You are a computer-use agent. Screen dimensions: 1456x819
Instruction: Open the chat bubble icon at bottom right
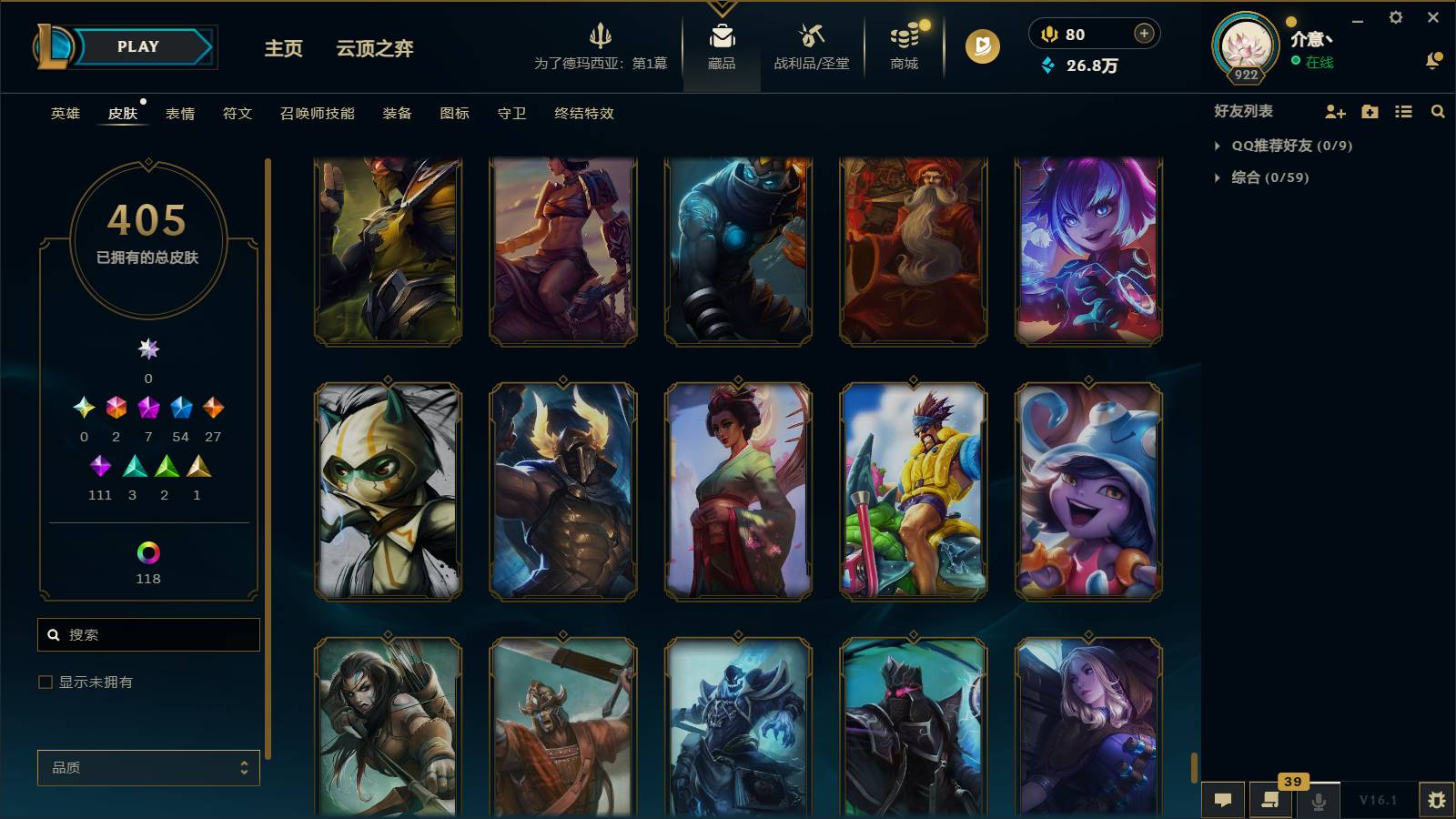click(1224, 798)
